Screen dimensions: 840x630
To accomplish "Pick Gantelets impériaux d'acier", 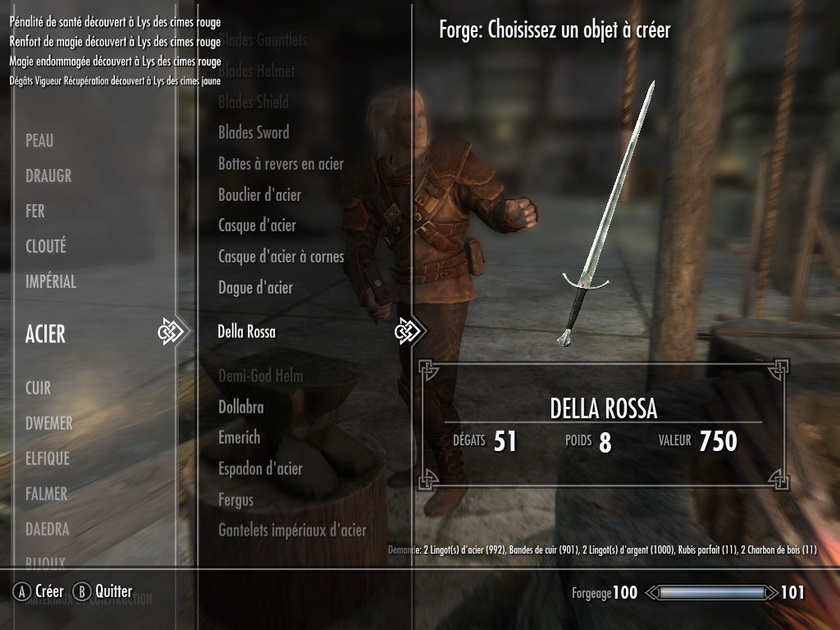I will [x=292, y=531].
